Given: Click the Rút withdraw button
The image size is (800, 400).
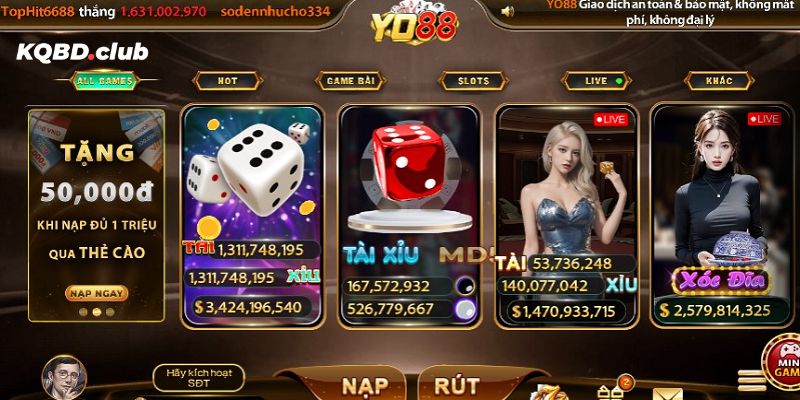Looking at the screenshot, I should click(x=456, y=385).
